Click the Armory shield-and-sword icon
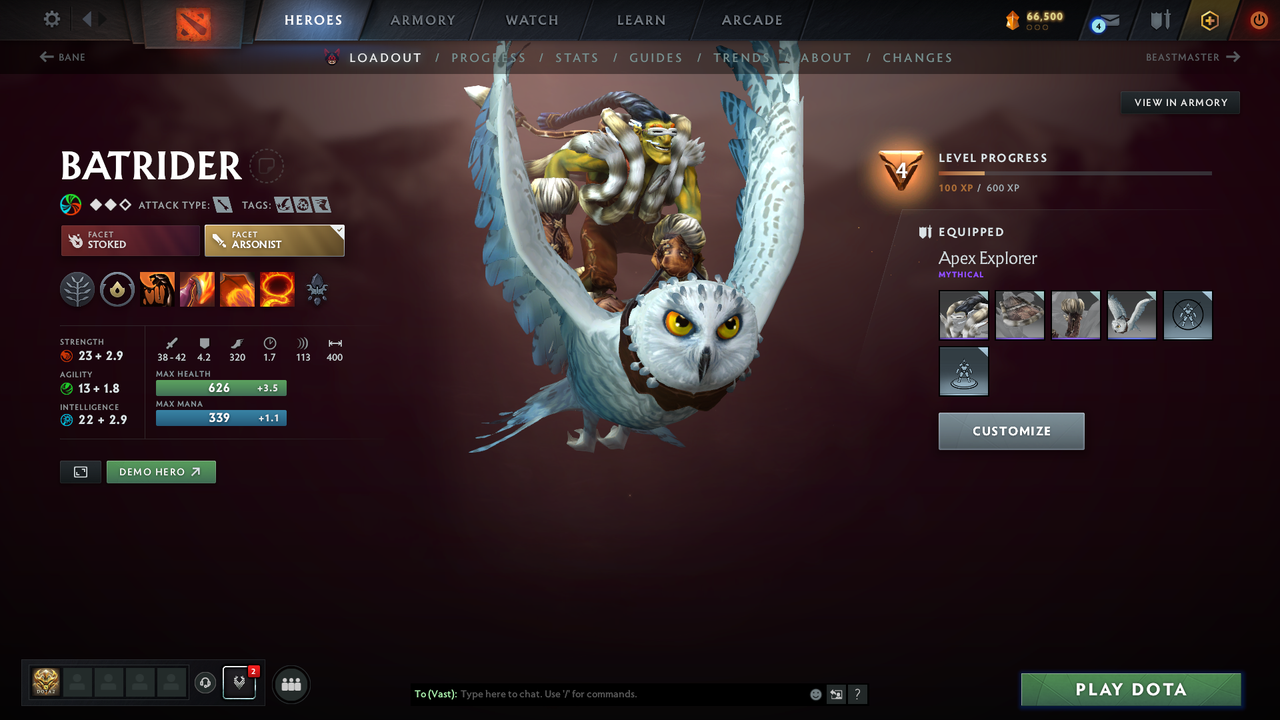 [x=1158, y=20]
